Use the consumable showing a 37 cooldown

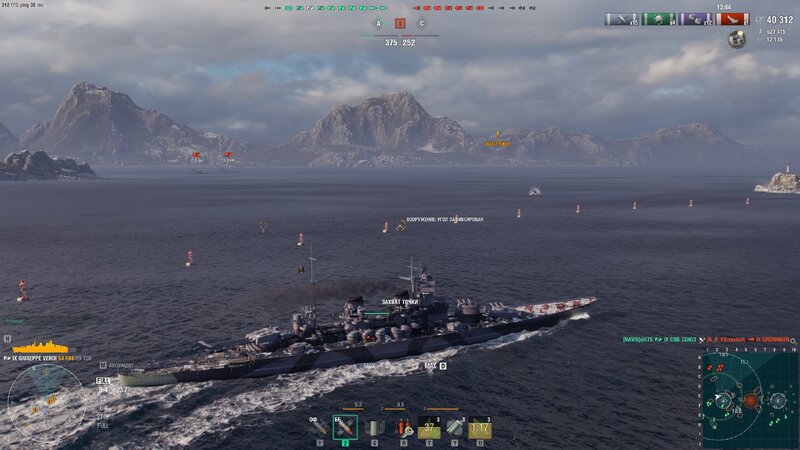click(x=429, y=428)
